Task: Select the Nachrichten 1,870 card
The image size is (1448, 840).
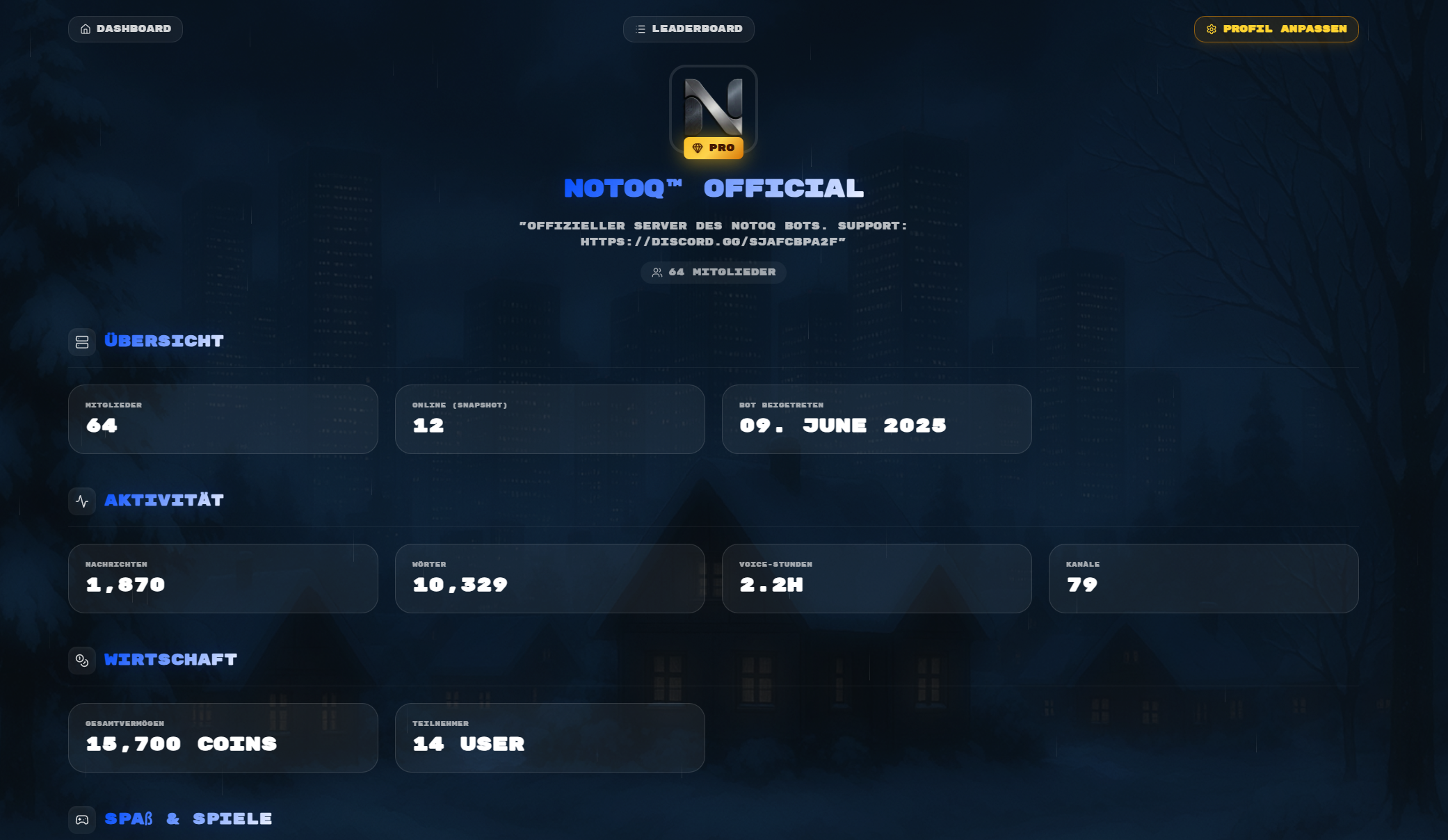Action: click(223, 579)
